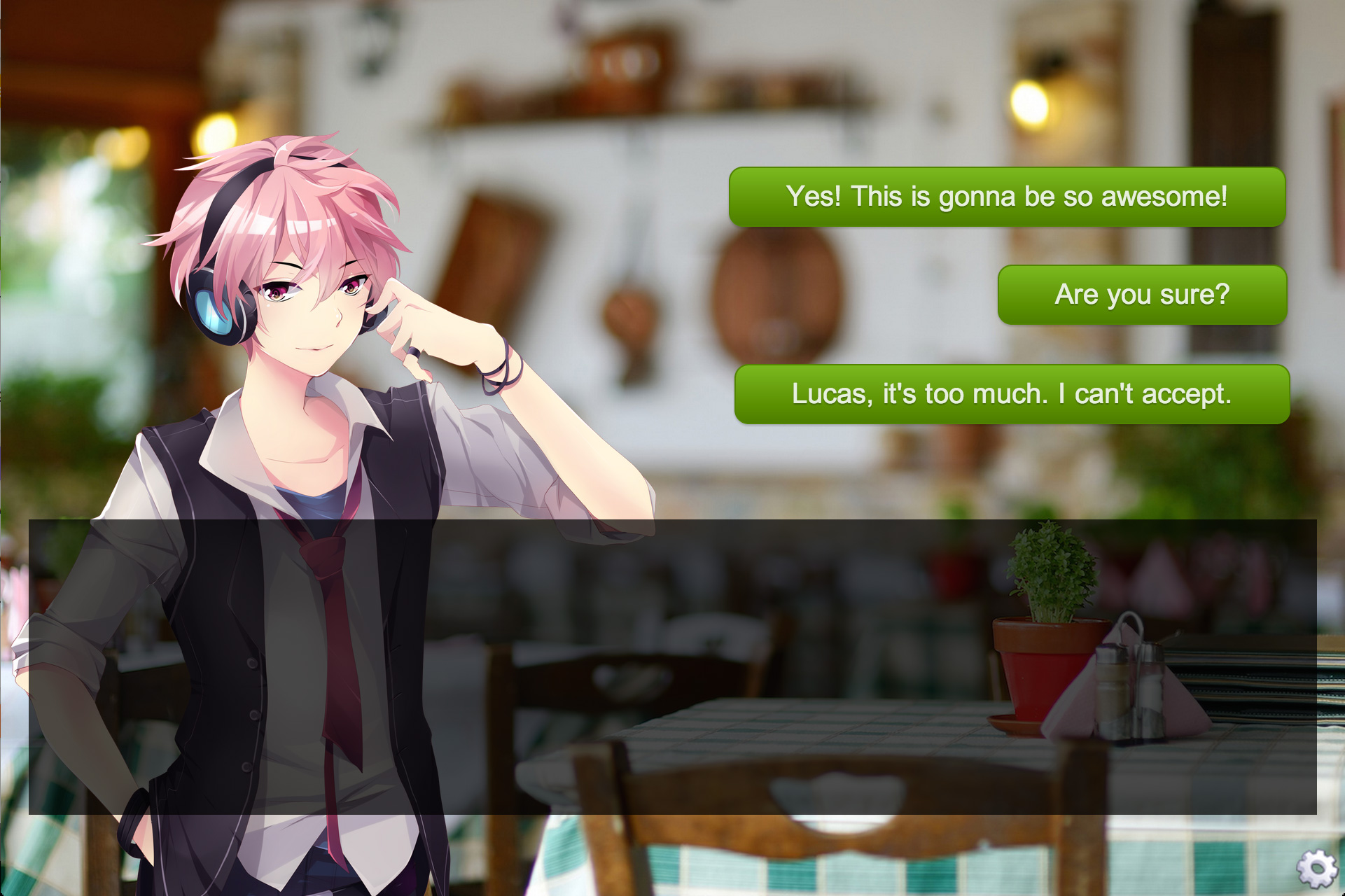Viewport: 1345px width, 896px height.
Task: Pick "Lucas, it's too much. I can't accept."
Action: click(x=1011, y=395)
